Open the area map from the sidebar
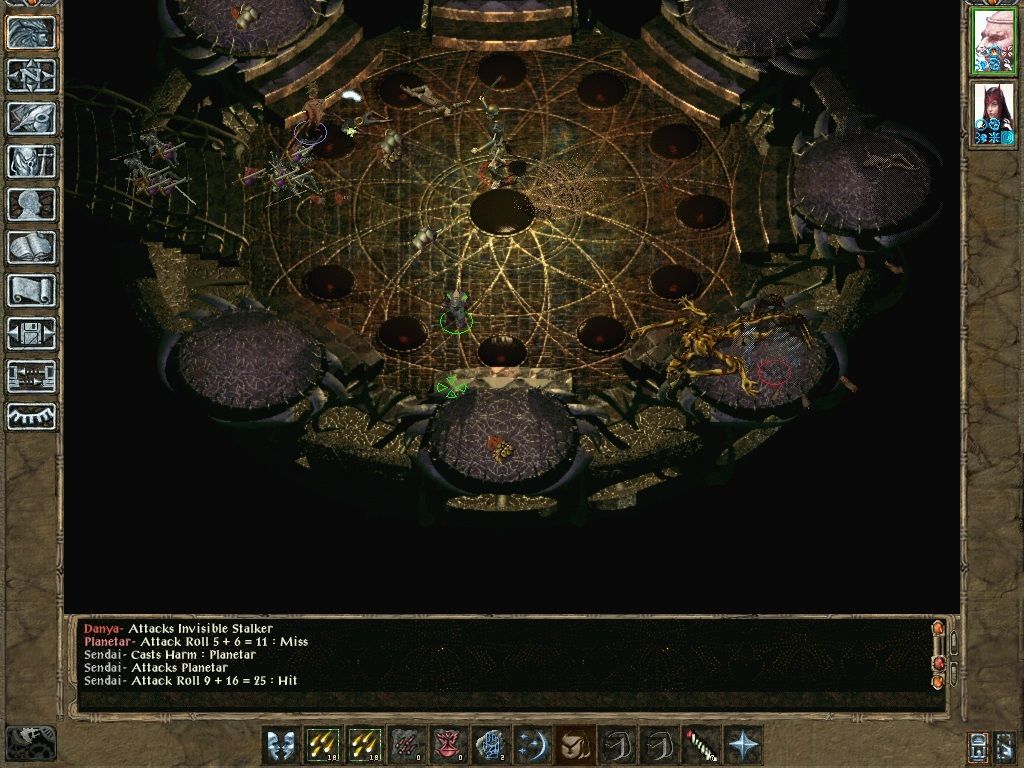The height and width of the screenshot is (768, 1024). click(x=32, y=75)
